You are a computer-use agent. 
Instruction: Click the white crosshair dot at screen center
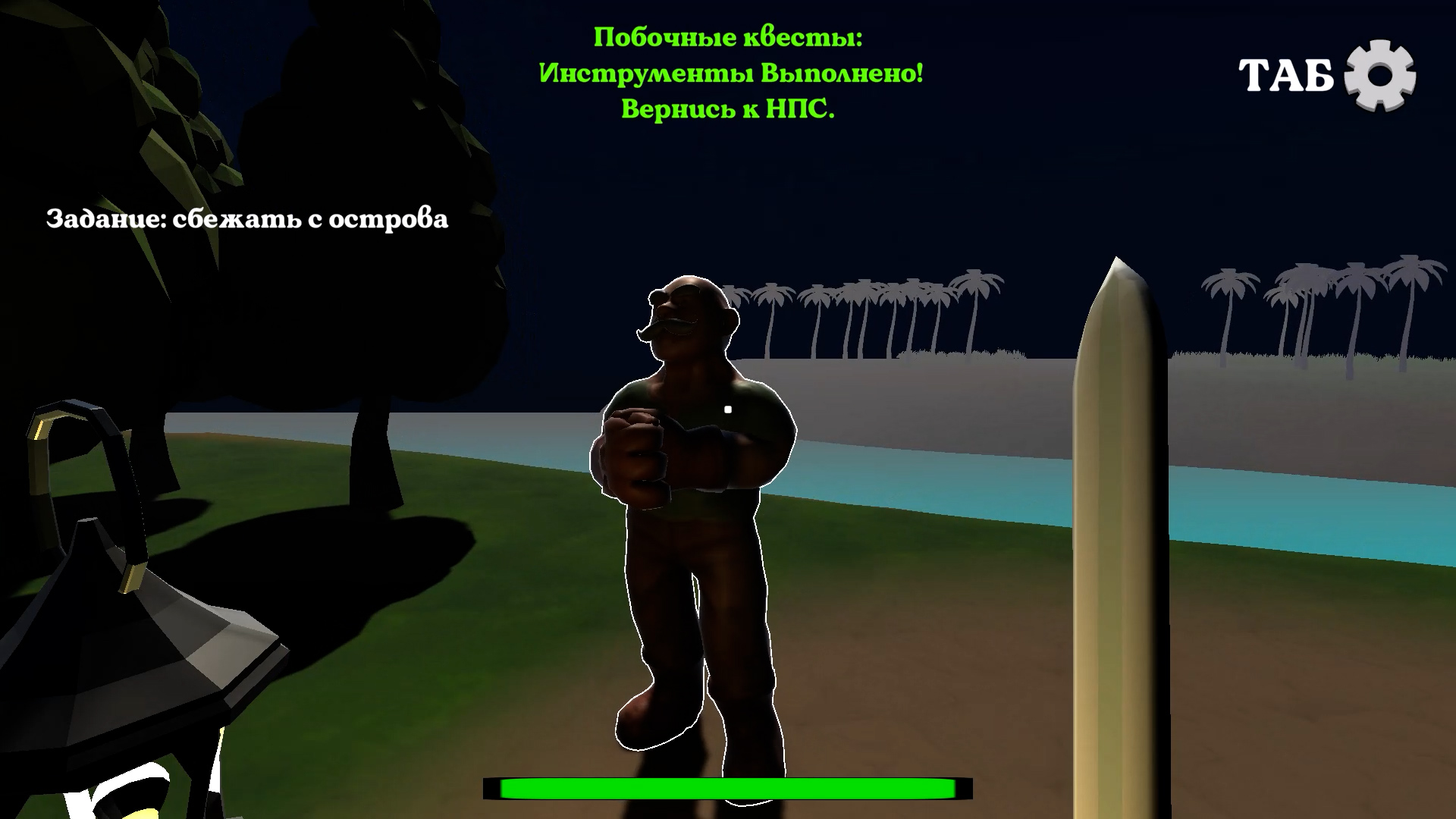[727, 409]
